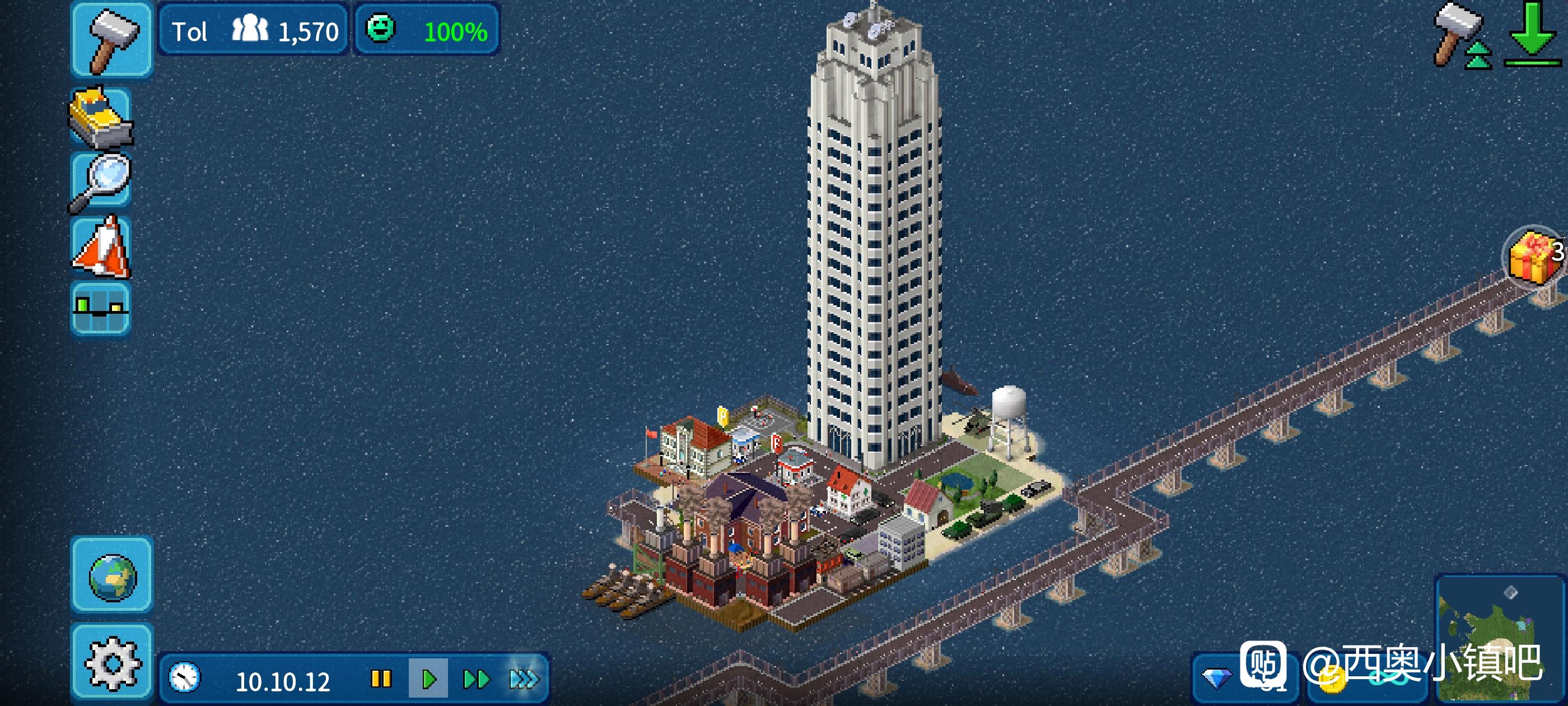Select the yellow bulldozer tool
Image resolution: width=1568 pixels, height=706 pixels.
point(101,118)
